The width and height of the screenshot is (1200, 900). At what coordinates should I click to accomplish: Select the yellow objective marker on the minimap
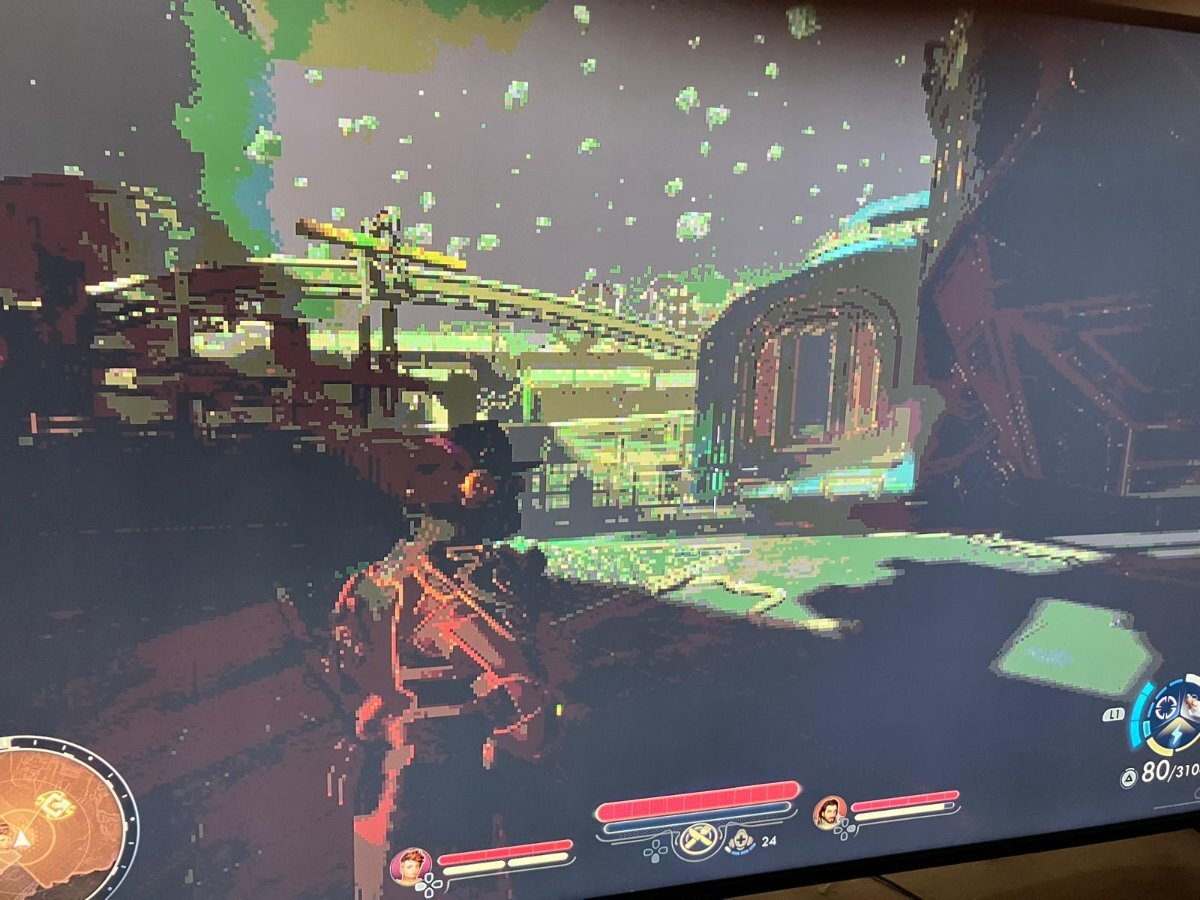55,803
